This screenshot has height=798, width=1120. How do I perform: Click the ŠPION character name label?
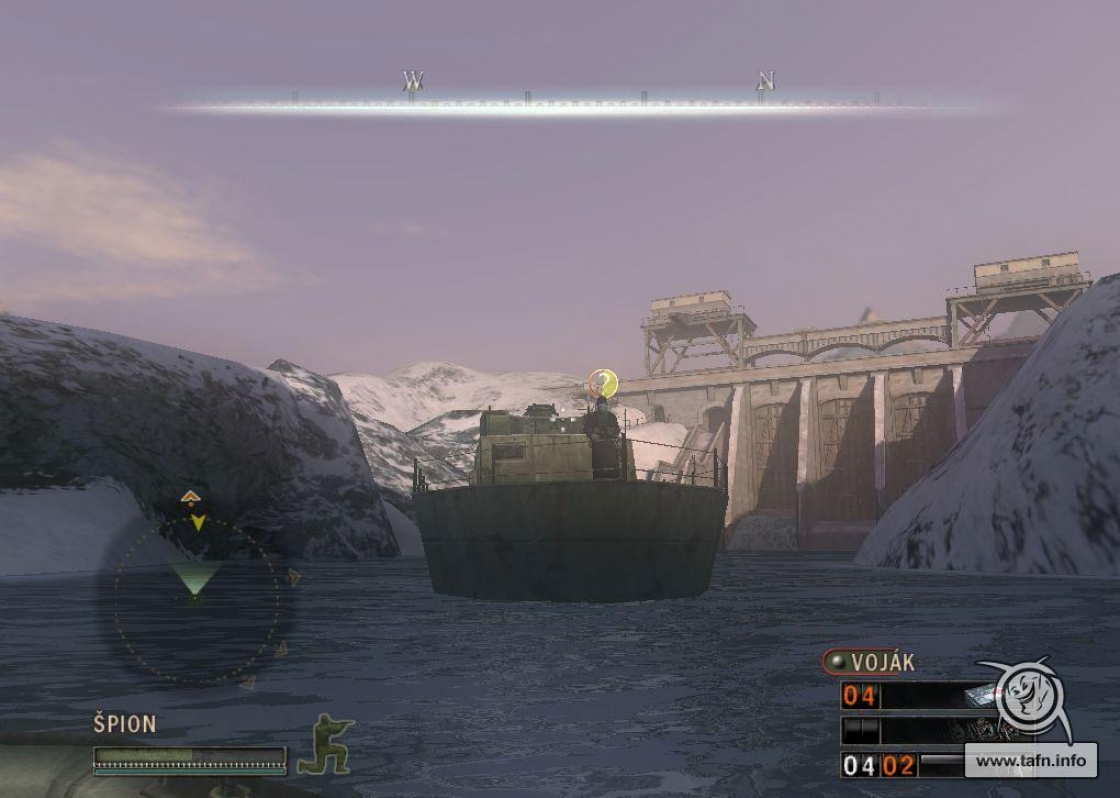coord(125,724)
